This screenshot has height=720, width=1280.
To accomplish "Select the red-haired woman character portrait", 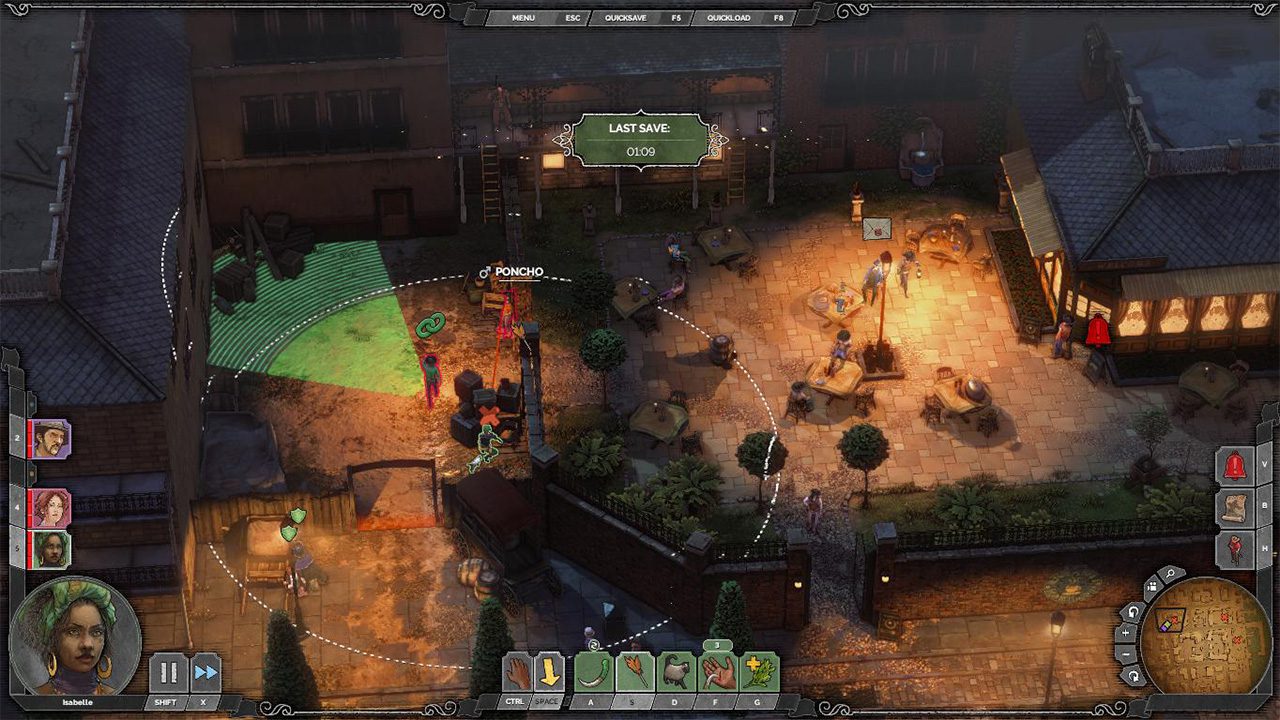I will pos(50,508).
